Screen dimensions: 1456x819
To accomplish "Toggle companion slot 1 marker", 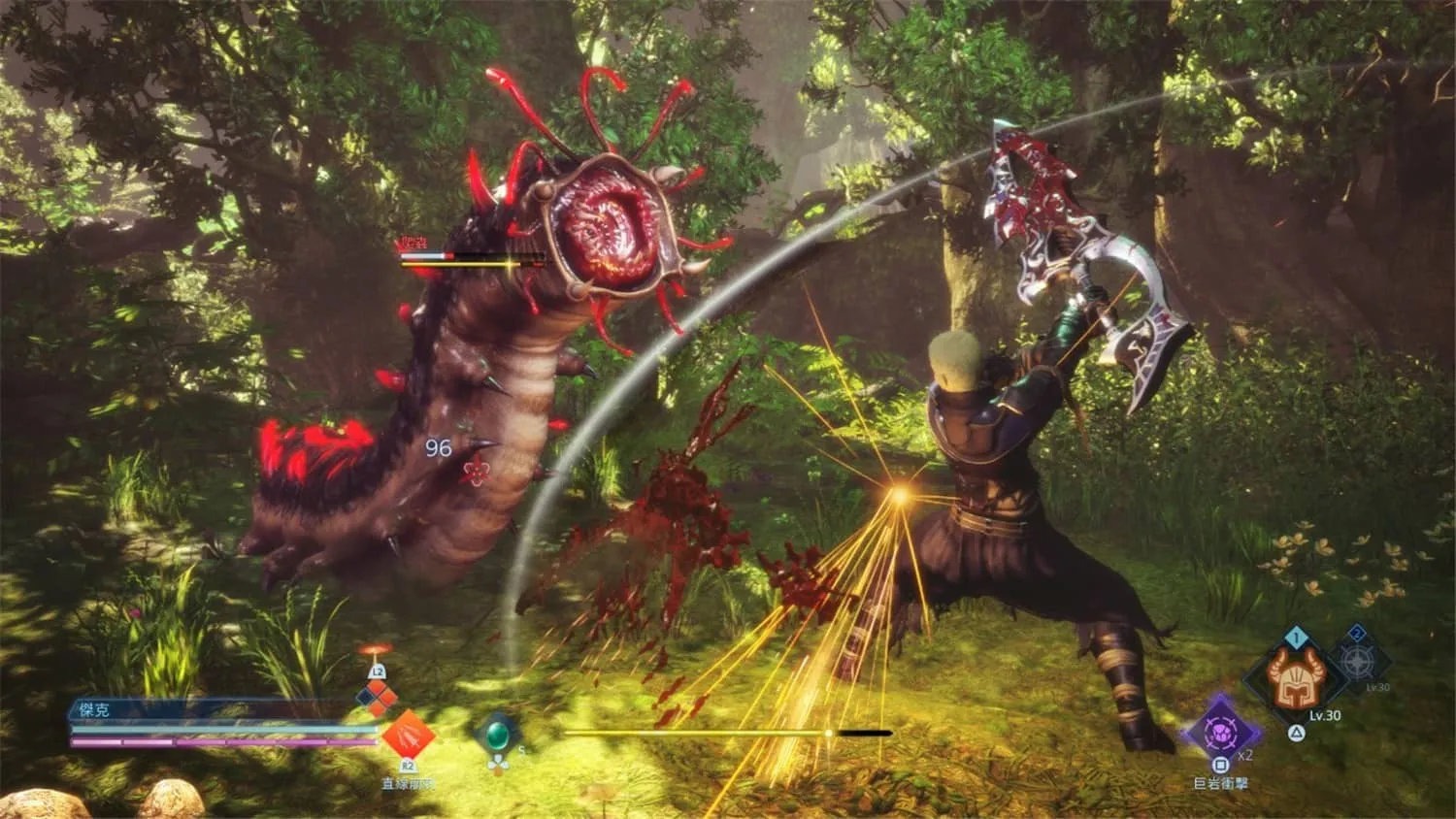I will click(x=1295, y=636).
